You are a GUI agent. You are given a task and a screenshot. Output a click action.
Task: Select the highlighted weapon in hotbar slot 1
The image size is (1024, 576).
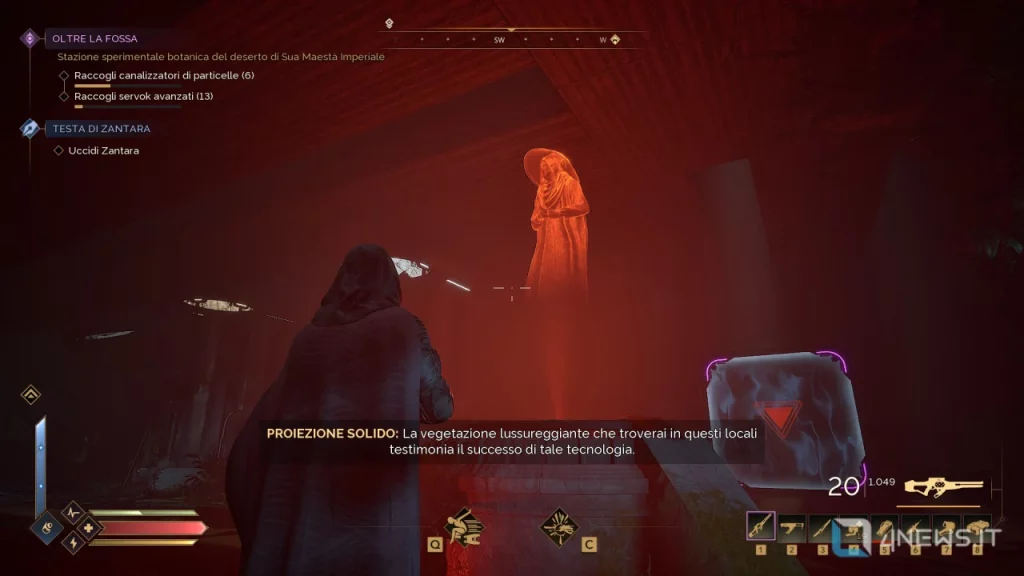coord(761,526)
